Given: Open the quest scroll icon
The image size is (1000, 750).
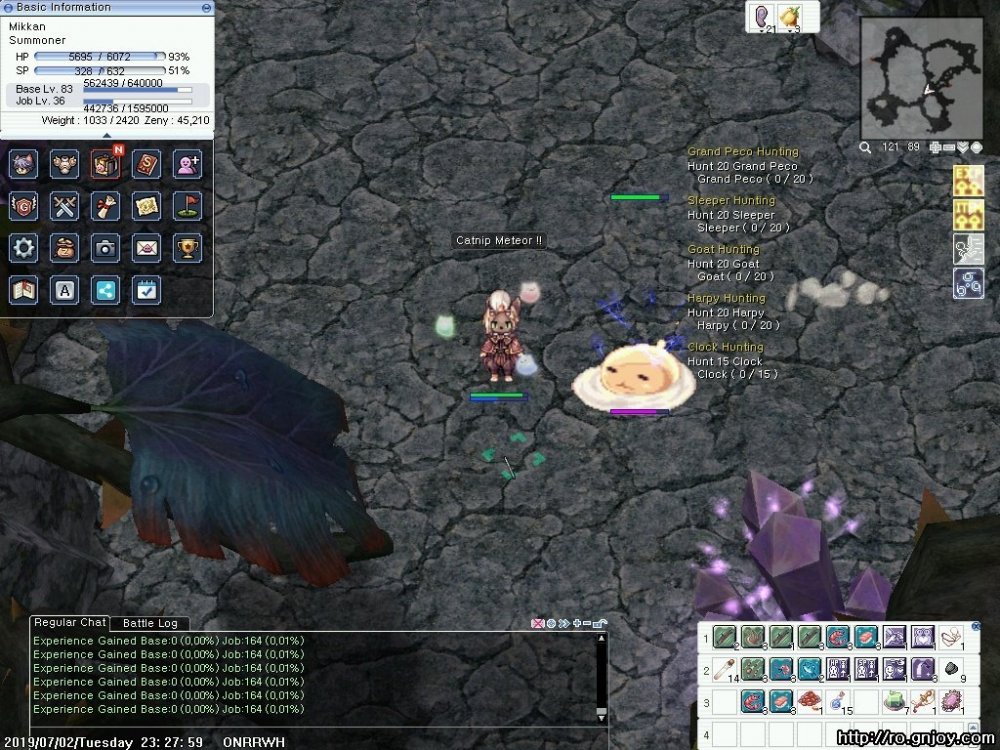Looking at the screenshot, I should (x=106, y=206).
